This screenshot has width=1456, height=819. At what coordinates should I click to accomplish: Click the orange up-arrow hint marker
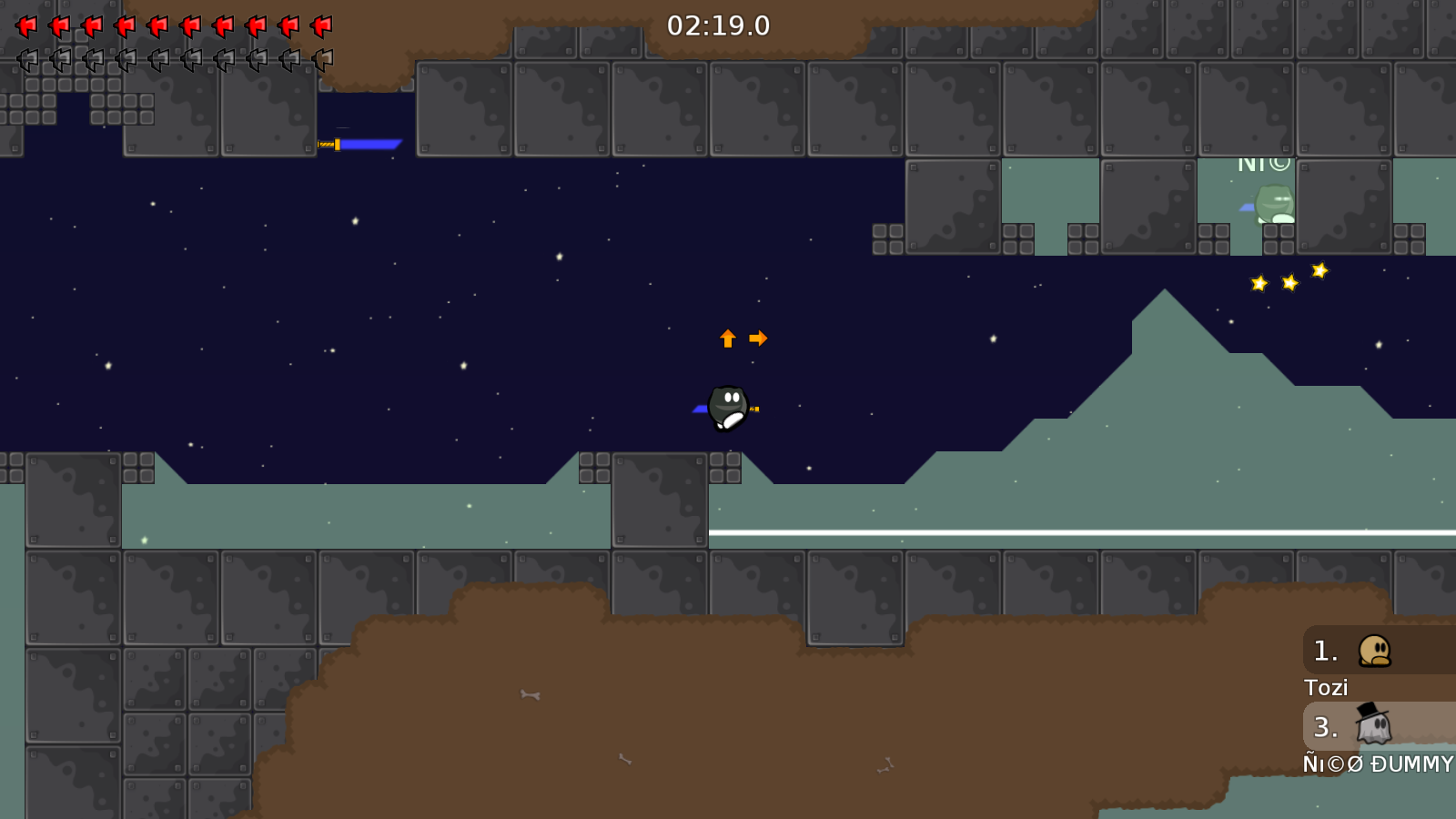pyautogui.click(x=727, y=338)
